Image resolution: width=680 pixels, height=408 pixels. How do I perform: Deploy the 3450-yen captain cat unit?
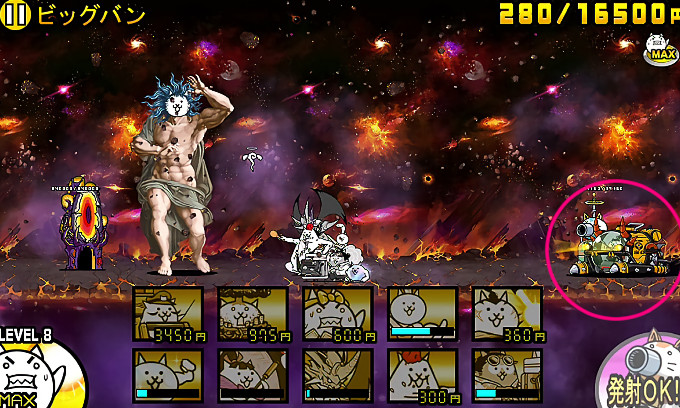[x=169, y=314]
